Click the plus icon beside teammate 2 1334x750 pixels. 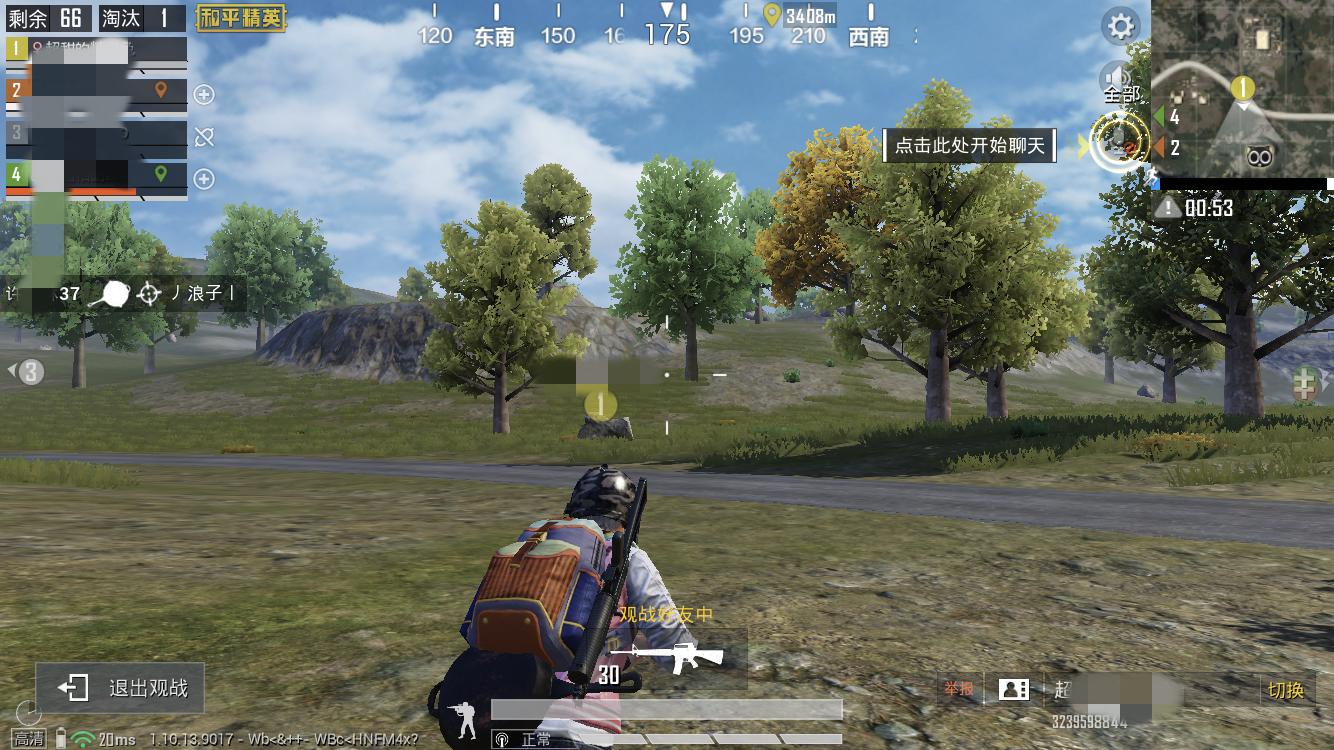(x=204, y=95)
